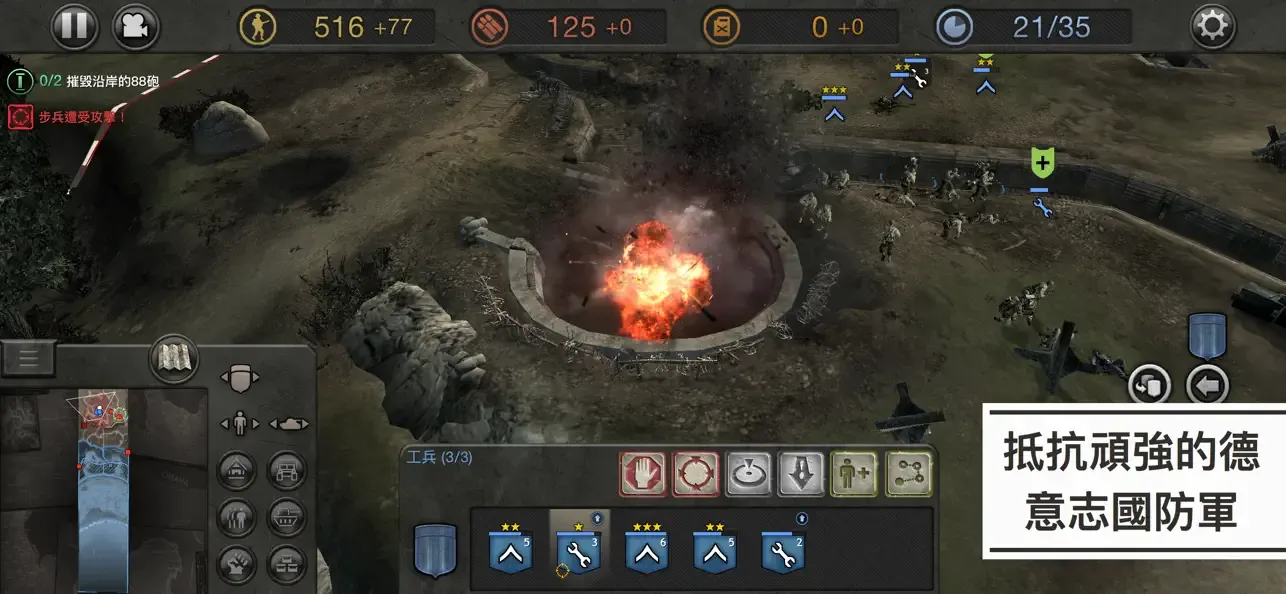This screenshot has width=1286, height=594.
Task: Open the folded tactical map button
Action: pos(174,358)
